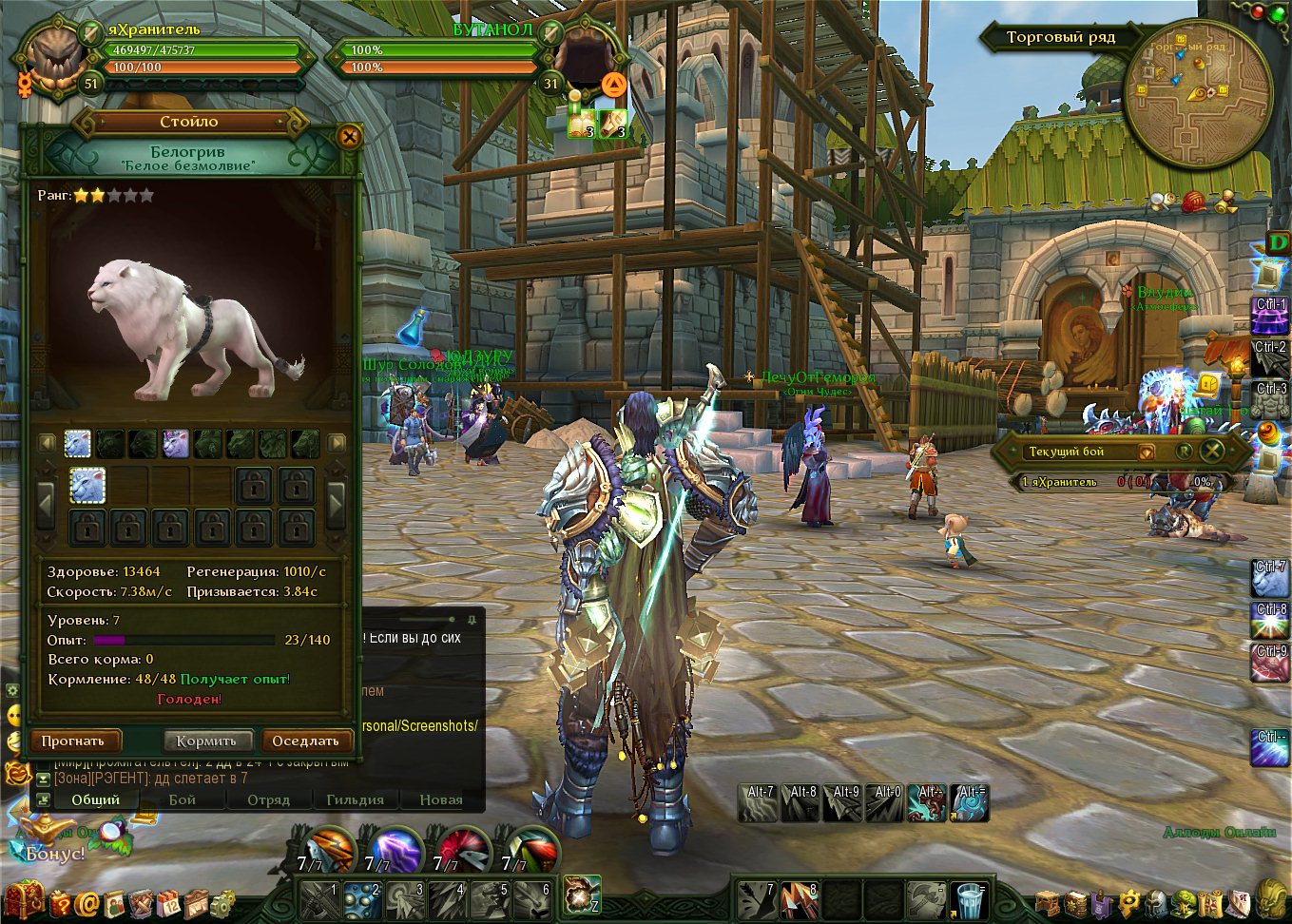
Task: Open the calendar icon in bottom menu
Action: click(x=168, y=903)
